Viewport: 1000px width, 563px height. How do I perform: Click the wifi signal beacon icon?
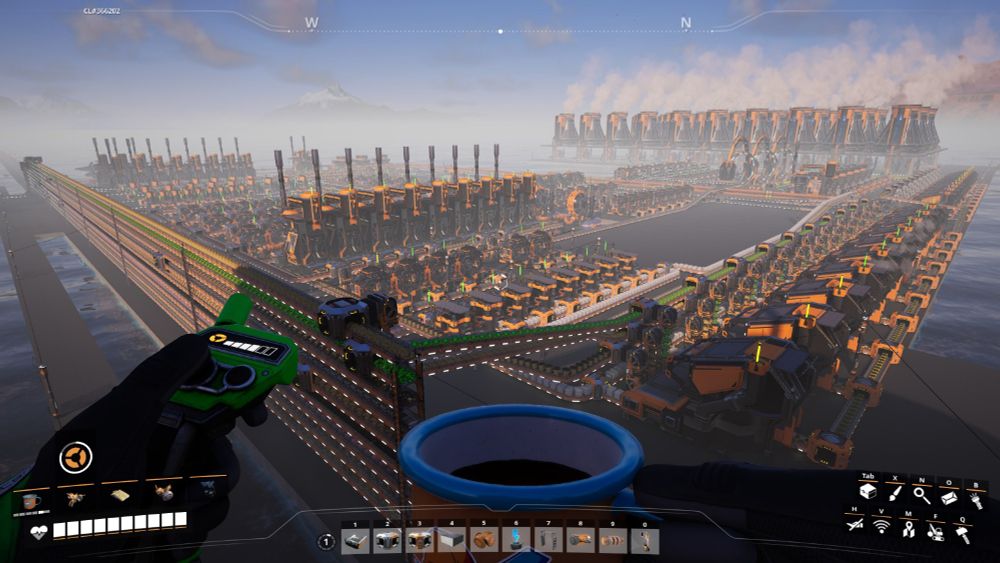(881, 526)
